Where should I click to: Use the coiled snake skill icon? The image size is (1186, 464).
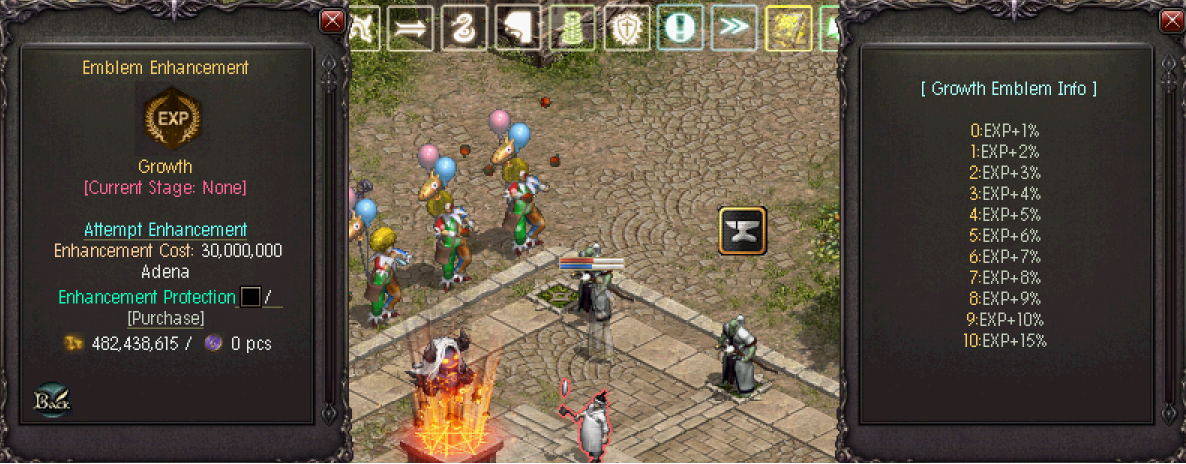[463, 29]
